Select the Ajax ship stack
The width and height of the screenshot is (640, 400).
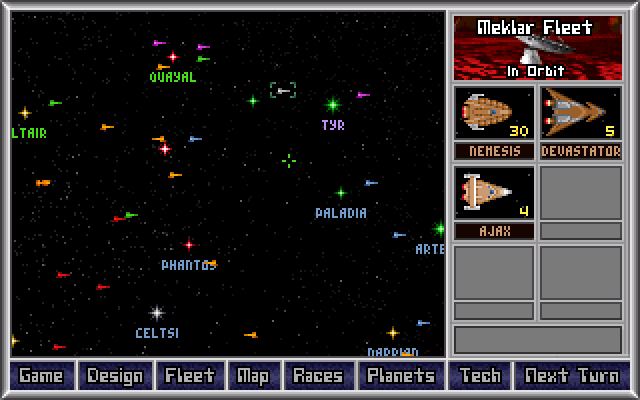[x=494, y=192]
